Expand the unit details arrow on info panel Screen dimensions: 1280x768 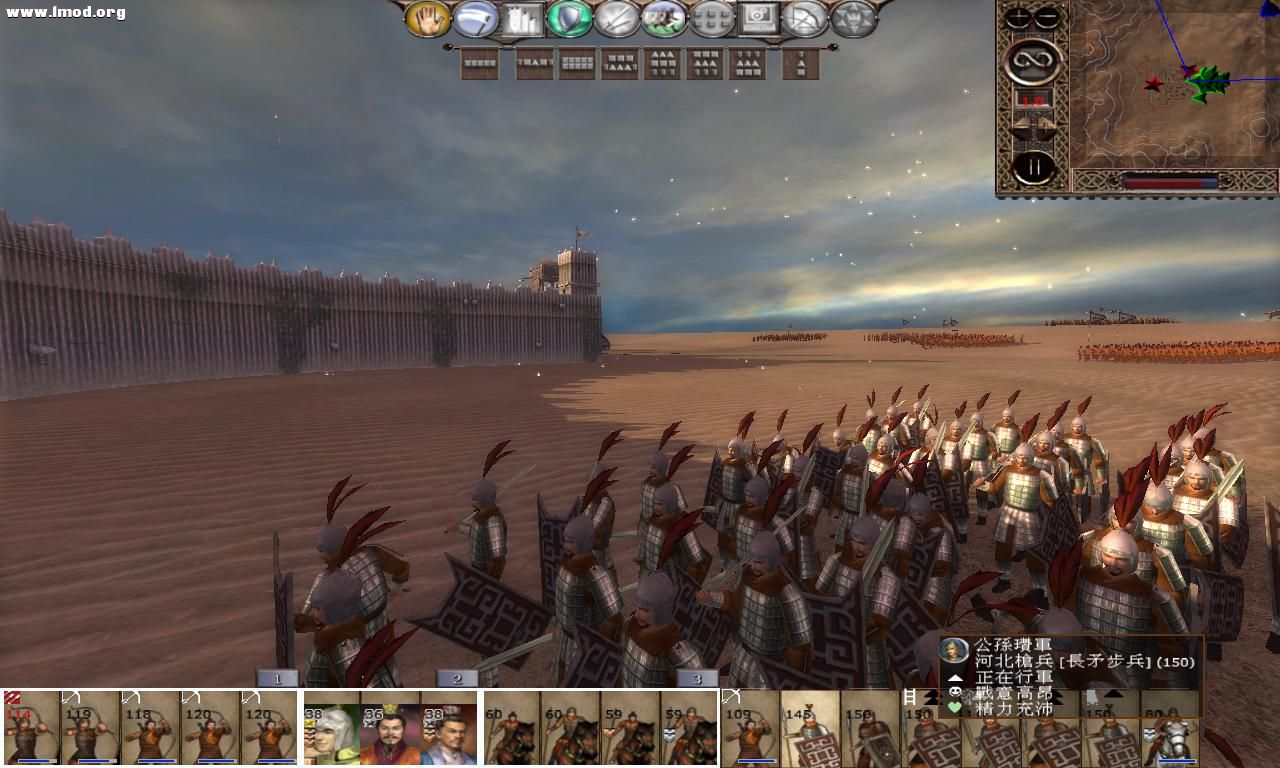tap(955, 678)
